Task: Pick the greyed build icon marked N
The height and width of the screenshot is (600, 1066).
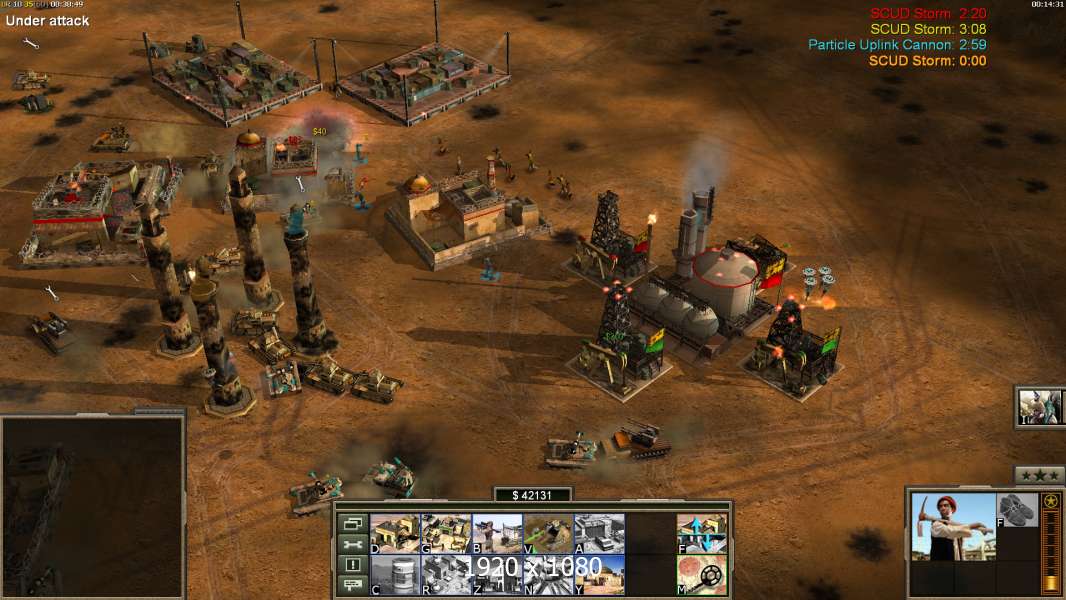Action: point(548,575)
